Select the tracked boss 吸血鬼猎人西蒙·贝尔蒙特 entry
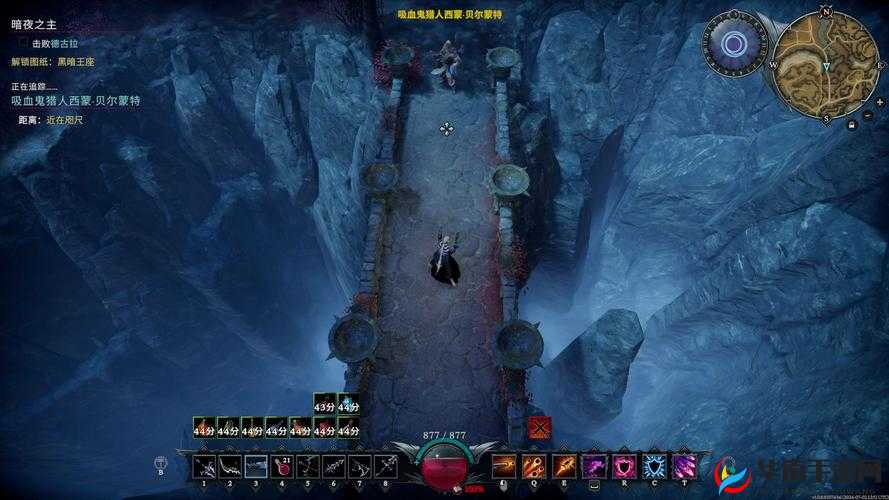Viewport: 889px width, 500px height. click(75, 101)
